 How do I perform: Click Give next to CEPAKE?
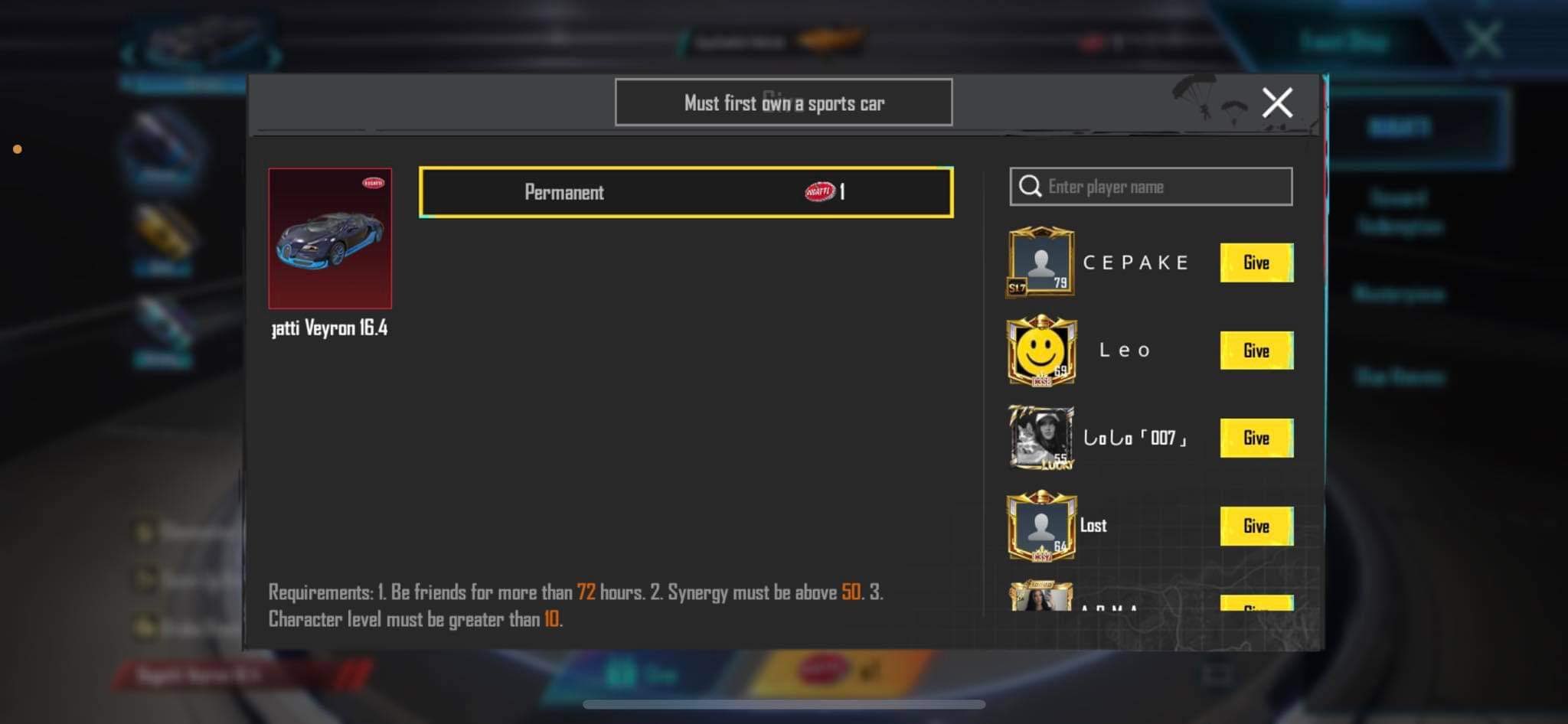pyautogui.click(x=1256, y=263)
